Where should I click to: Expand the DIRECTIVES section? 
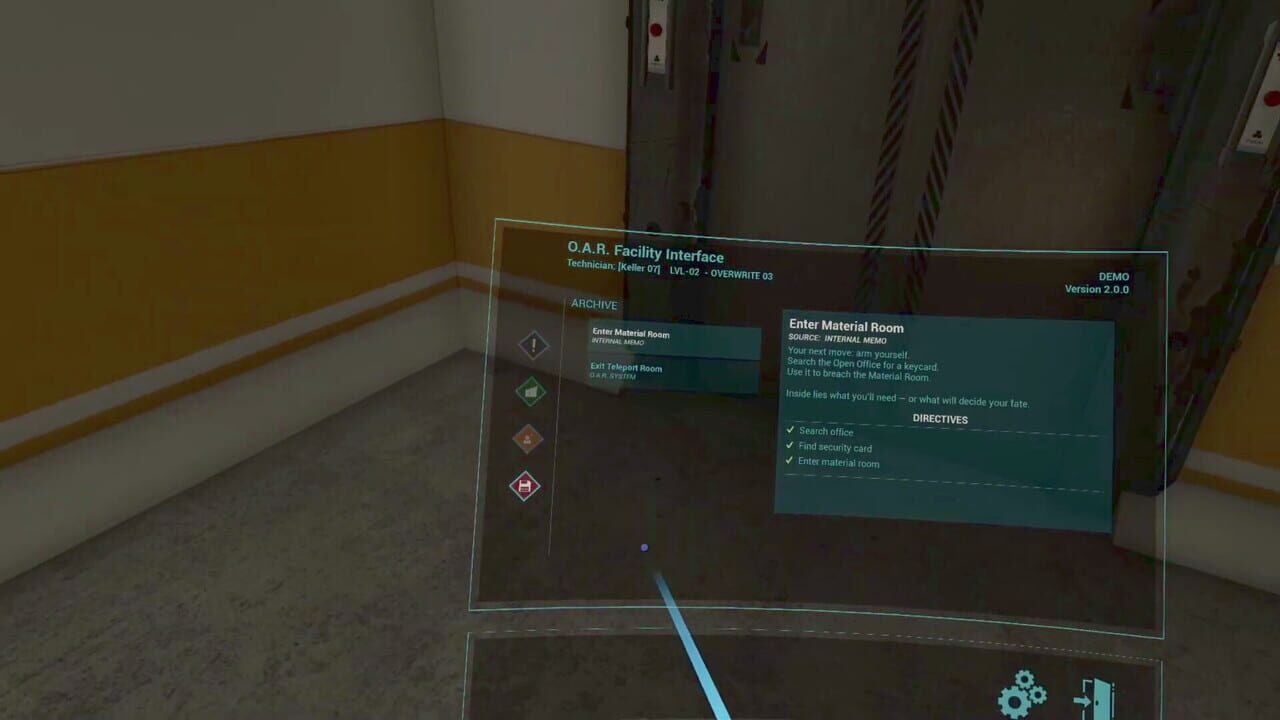[x=939, y=419]
